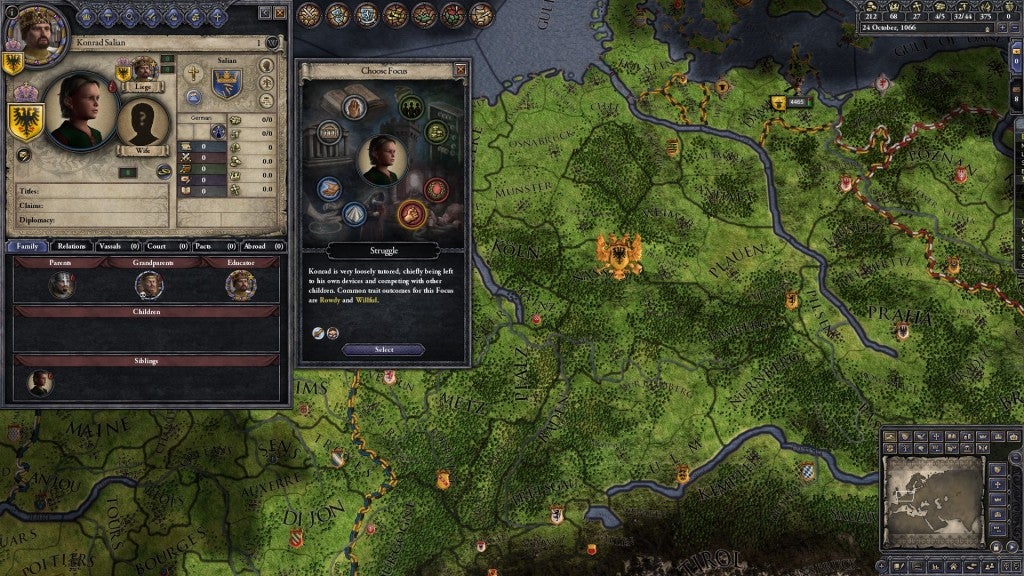The image size is (1024, 576).
Task: Choose the three silhouettes focus icon
Action: (x=411, y=106)
